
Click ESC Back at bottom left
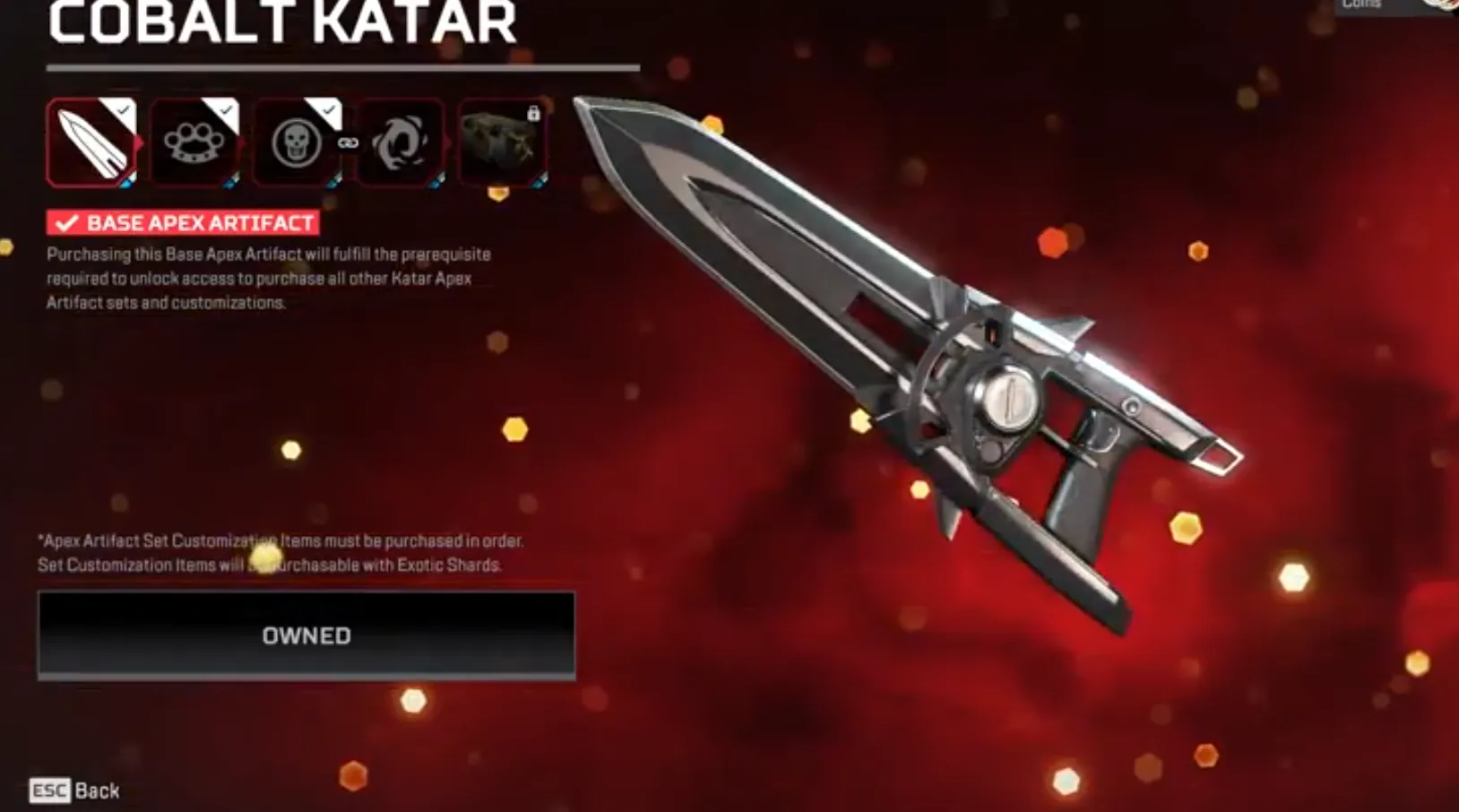pos(72,790)
